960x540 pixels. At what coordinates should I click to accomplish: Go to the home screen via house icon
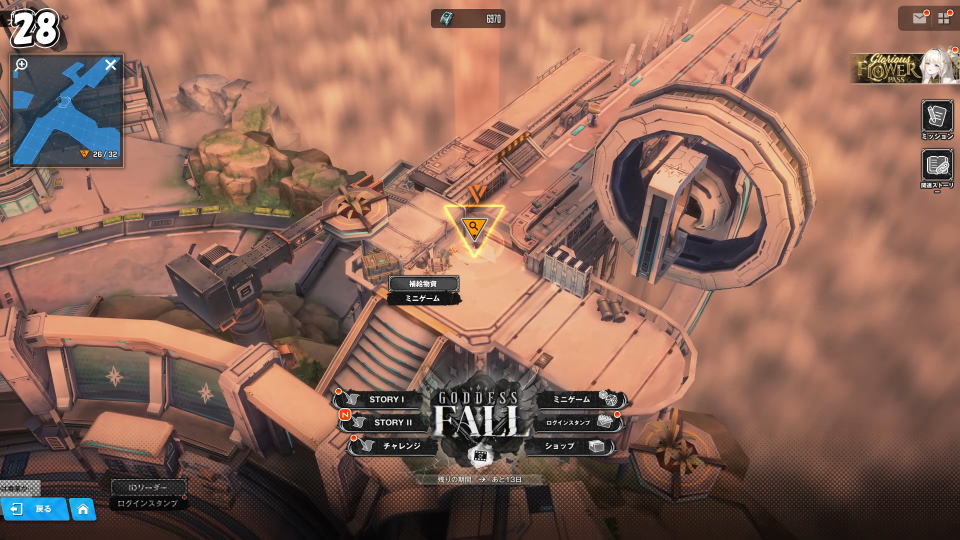(x=83, y=509)
